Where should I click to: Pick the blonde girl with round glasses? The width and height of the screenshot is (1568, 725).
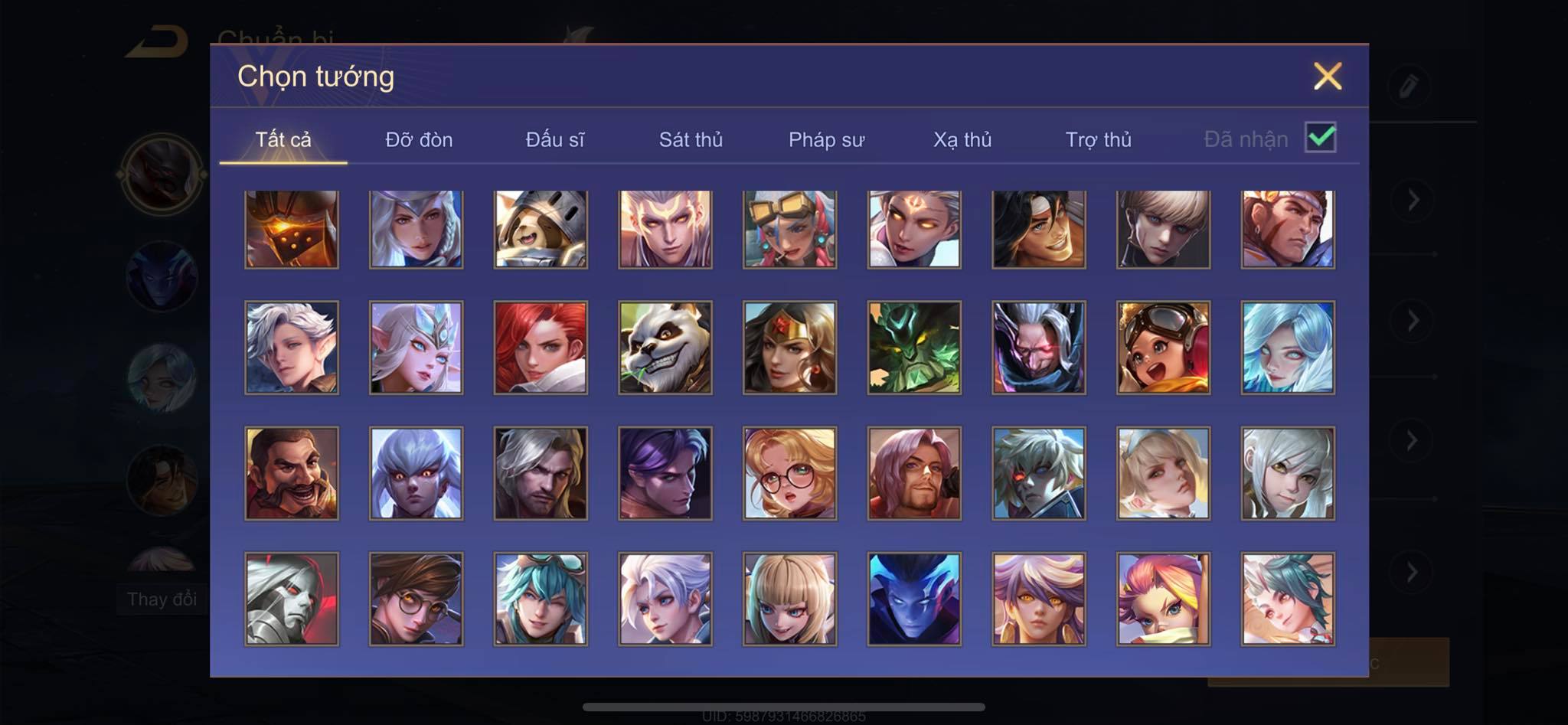click(x=789, y=473)
